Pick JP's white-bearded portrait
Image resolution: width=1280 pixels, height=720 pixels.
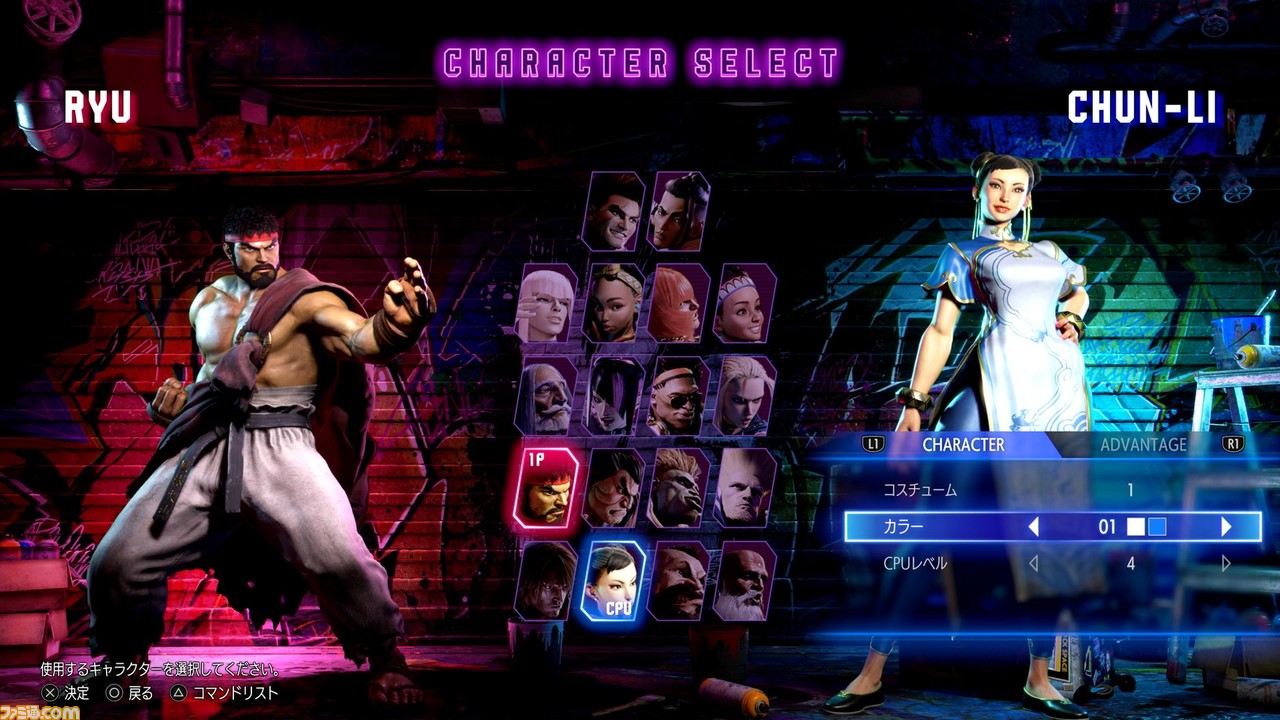(x=546, y=395)
